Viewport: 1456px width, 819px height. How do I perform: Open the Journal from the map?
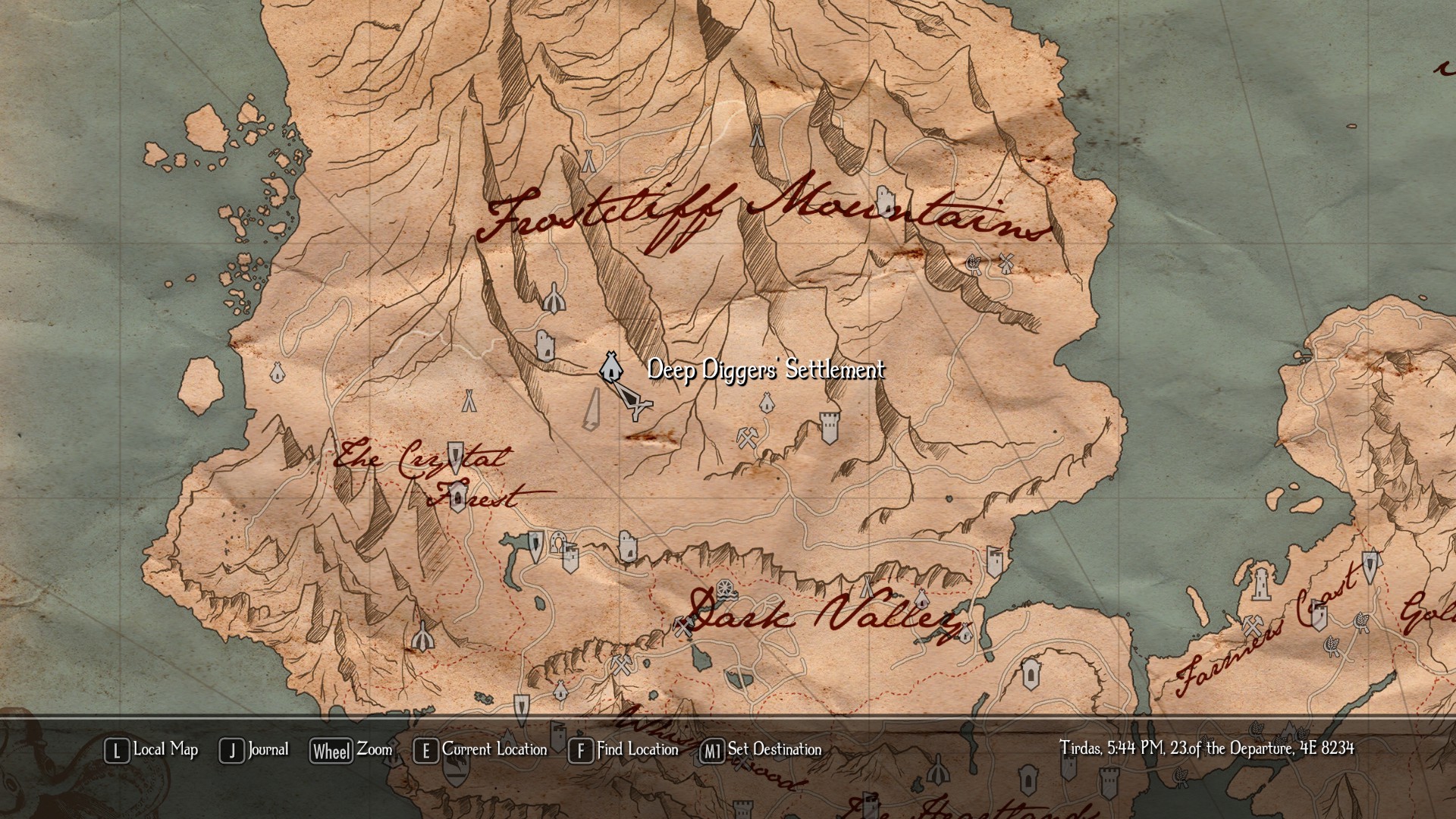(x=255, y=750)
